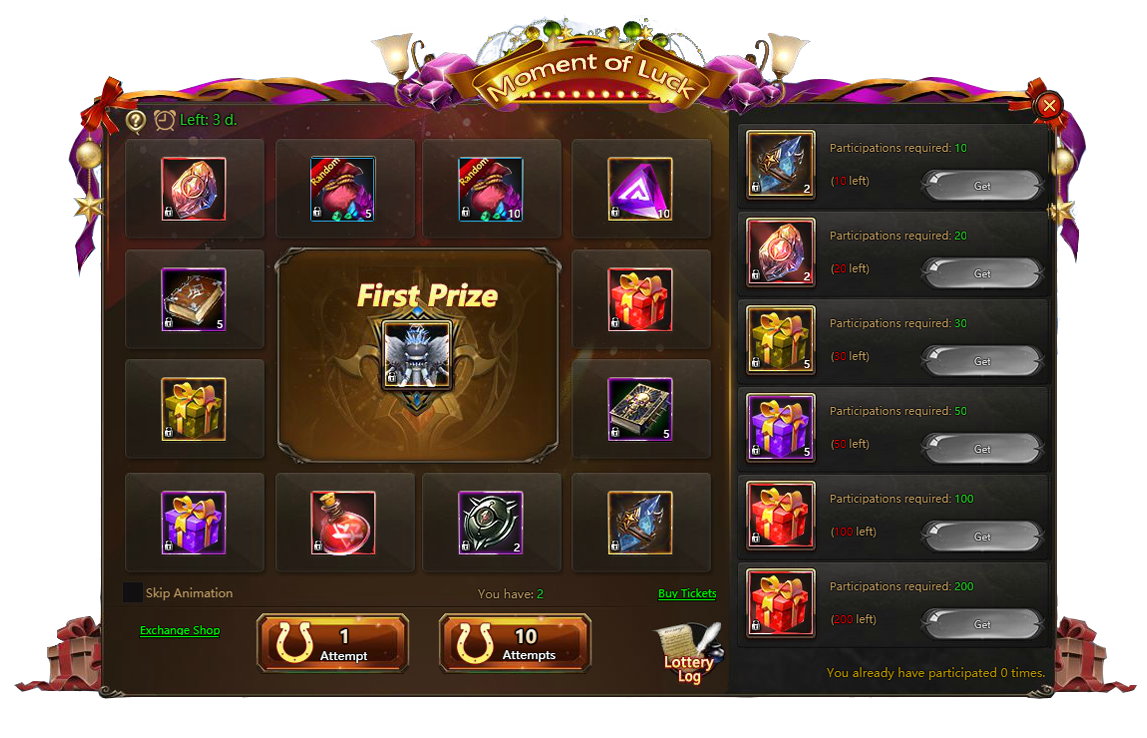Claim the 50 participations reward
The width and height of the screenshot is (1147, 738).
982,449
